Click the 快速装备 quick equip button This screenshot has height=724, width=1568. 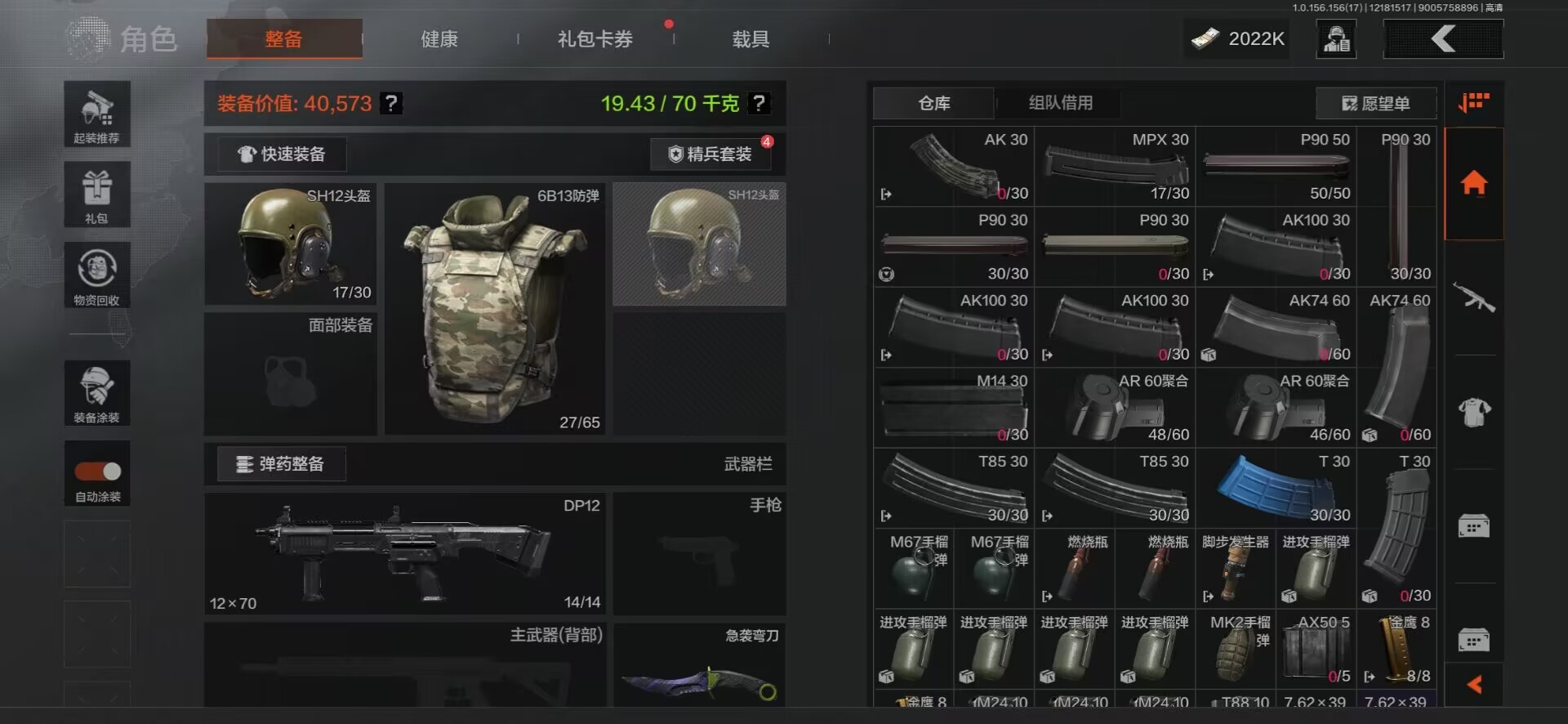282,154
